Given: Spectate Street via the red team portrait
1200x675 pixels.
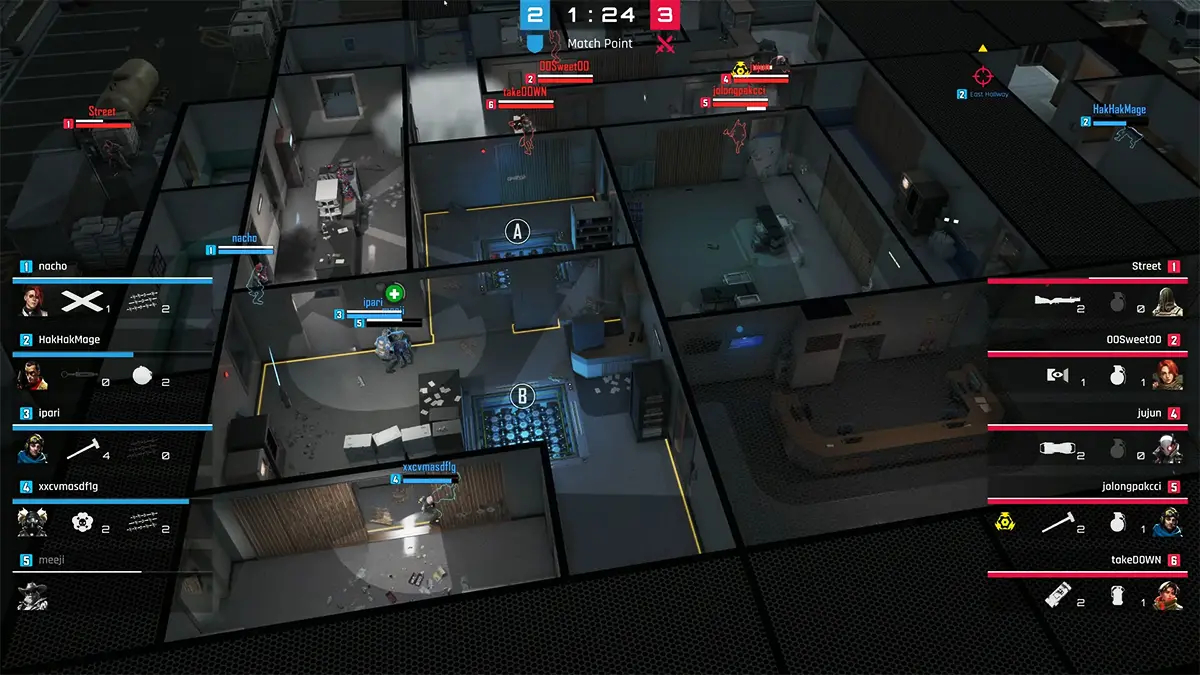Looking at the screenshot, I should coord(1166,301).
